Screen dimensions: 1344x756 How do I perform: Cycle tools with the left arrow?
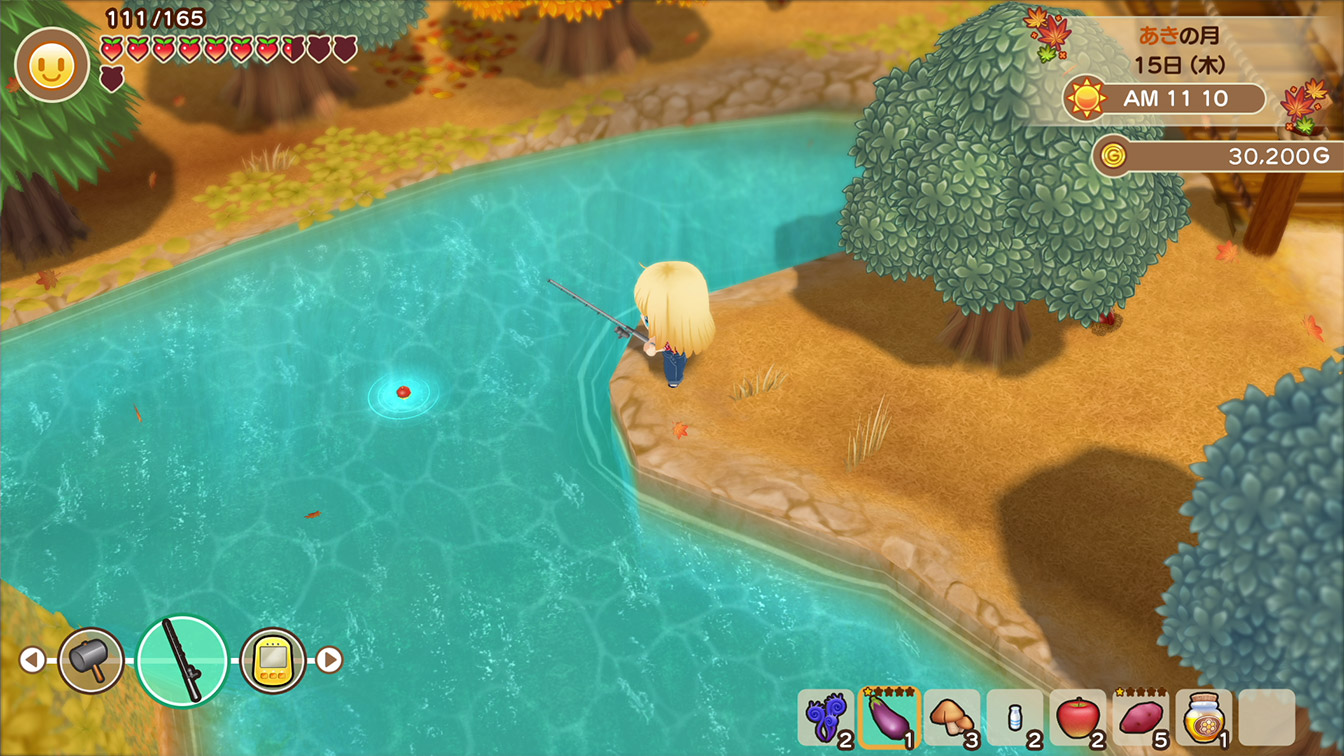pos(32,660)
